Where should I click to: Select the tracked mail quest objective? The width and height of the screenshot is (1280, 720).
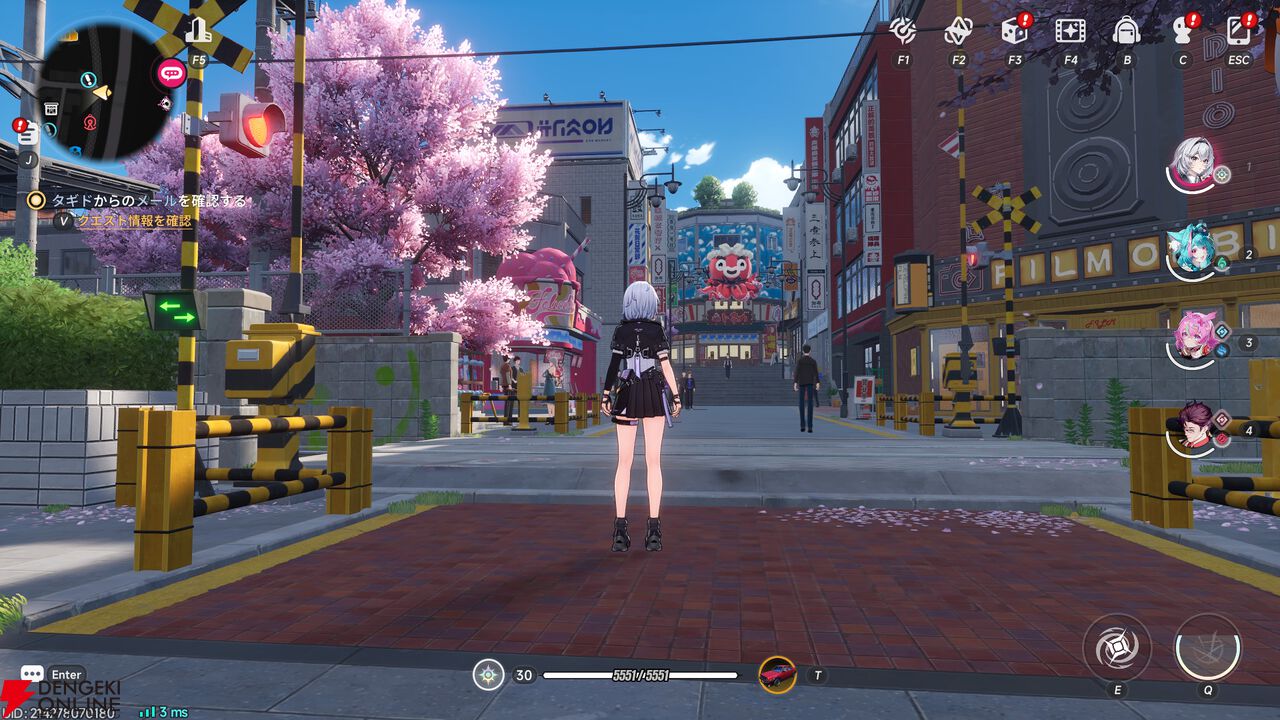pyautogui.click(x=140, y=200)
